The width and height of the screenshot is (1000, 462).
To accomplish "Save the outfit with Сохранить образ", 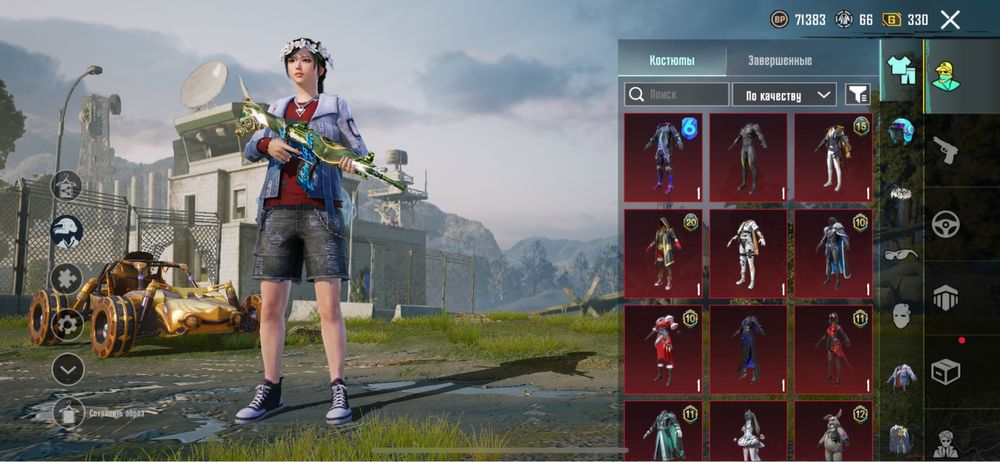I will [x=68, y=411].
